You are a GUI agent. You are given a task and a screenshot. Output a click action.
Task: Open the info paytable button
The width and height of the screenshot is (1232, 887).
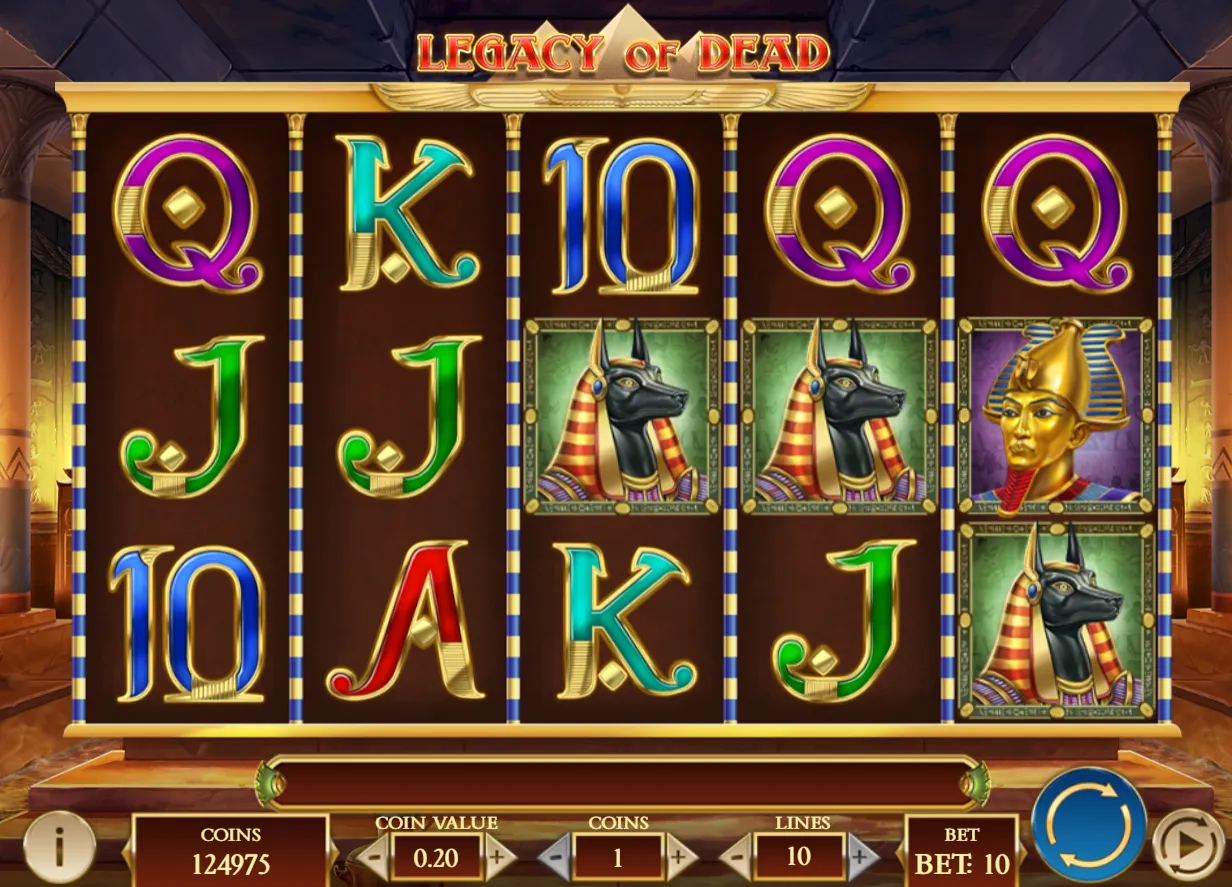click(59, 847)
